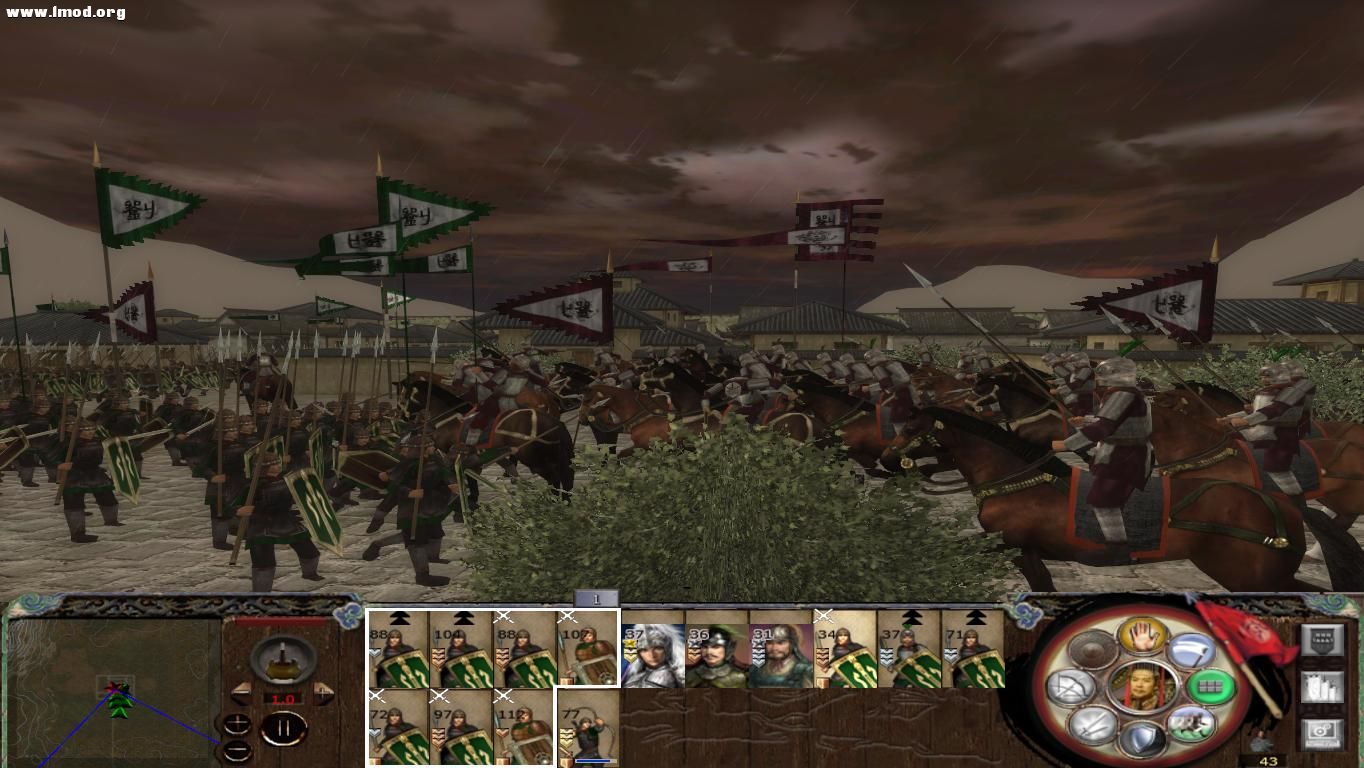Image resolution: width=1364 pixels, height=768 pixels.
Task: Increase battle speed with the right arrow
Action: tap(323, 691)
